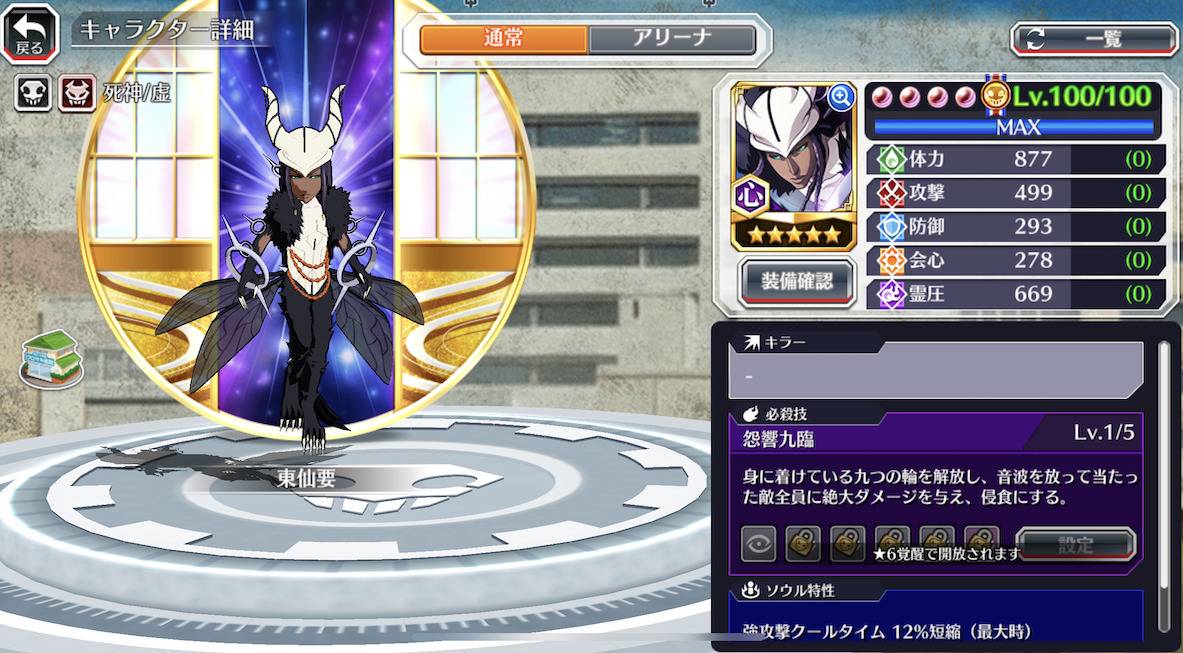The width and height of the screenshot is (1183, 653).
Task: Click the 設定 button for special move
Action: point(1076,545)
